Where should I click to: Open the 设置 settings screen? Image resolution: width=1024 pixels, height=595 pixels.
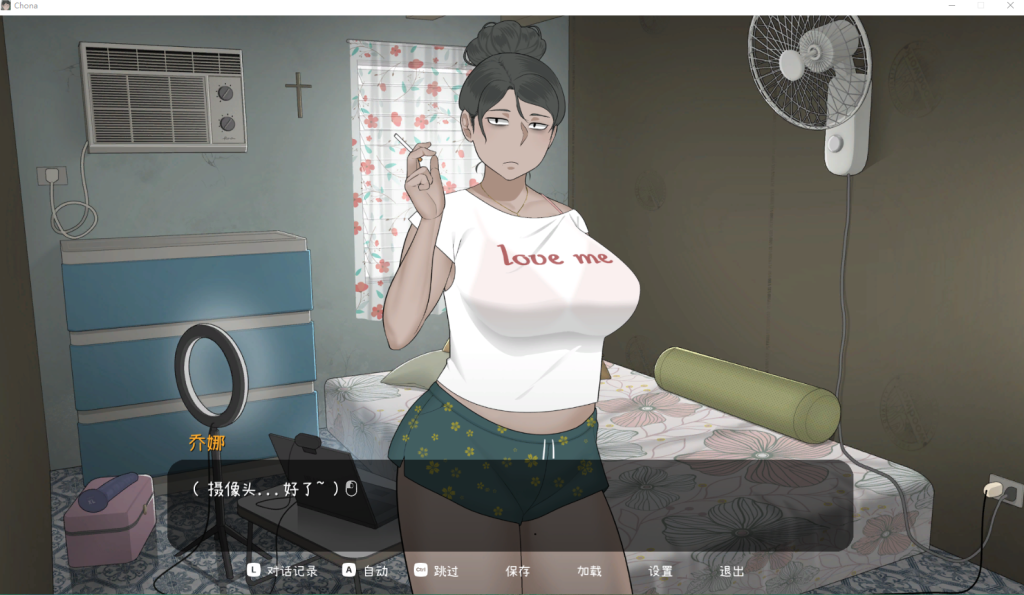pyautogui.click(x=660, y=571)
